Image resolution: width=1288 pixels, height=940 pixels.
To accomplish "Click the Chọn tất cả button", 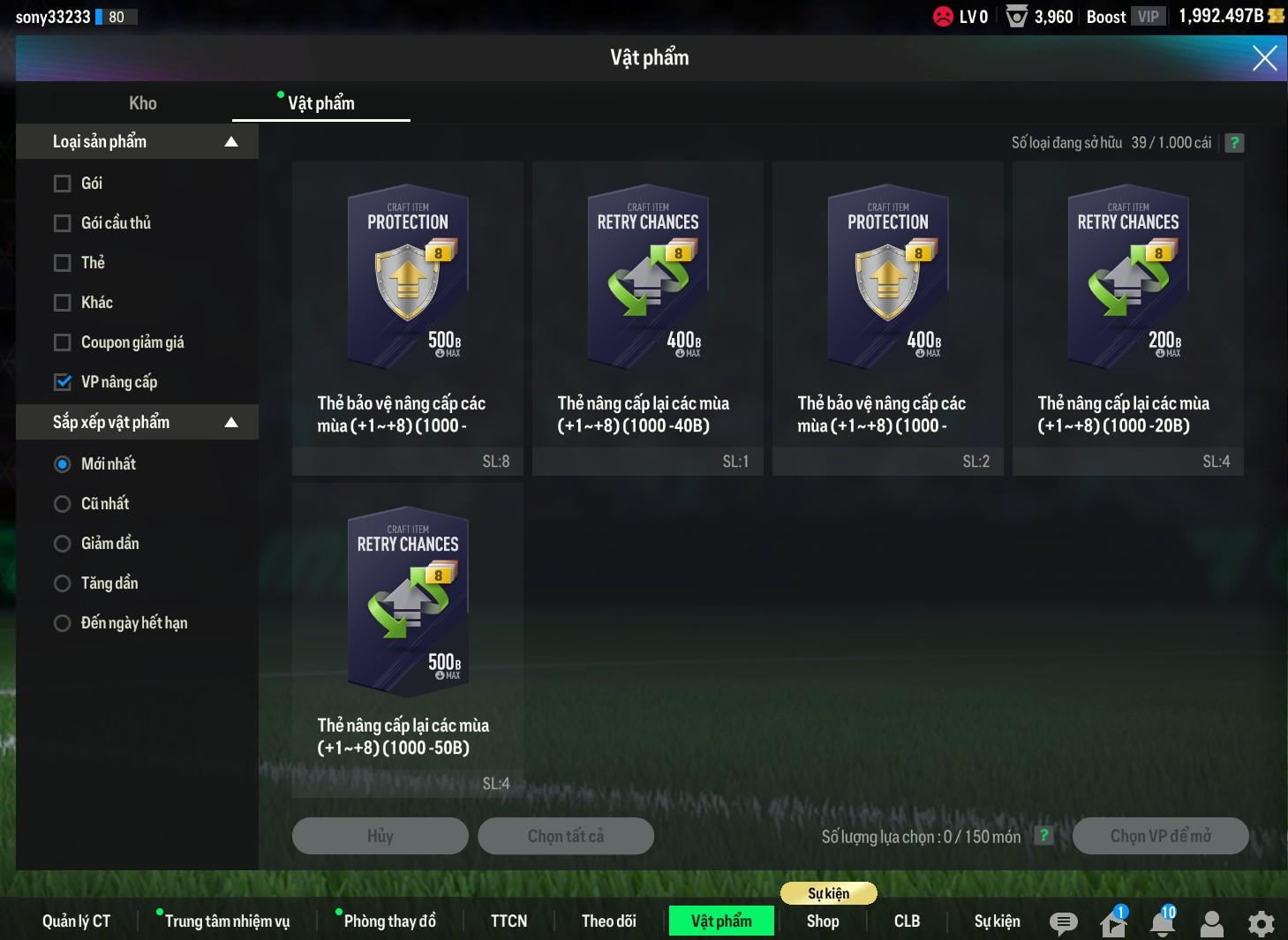I will pos(565,836).
